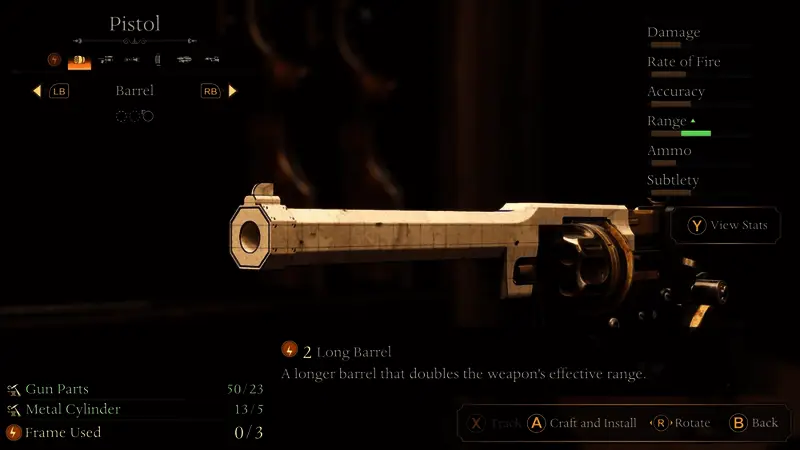Viewport: 800px width, 450px height.
Task: Go to previous part category with left arrow
Action: [x=37, y=91]
